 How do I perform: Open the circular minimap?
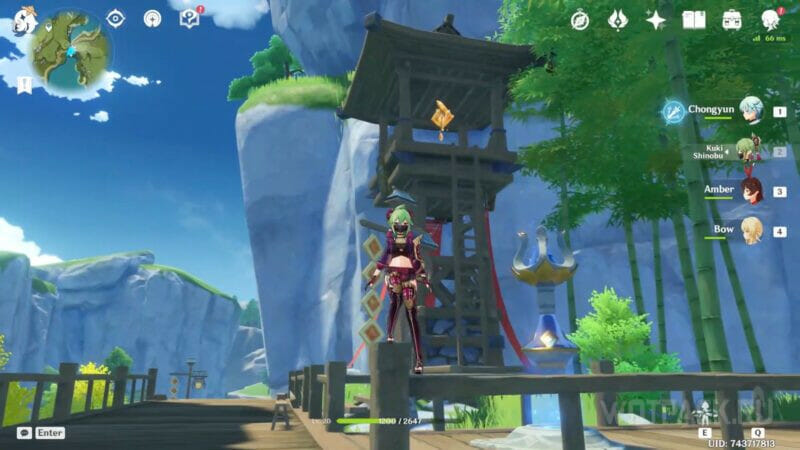point(70,48)
